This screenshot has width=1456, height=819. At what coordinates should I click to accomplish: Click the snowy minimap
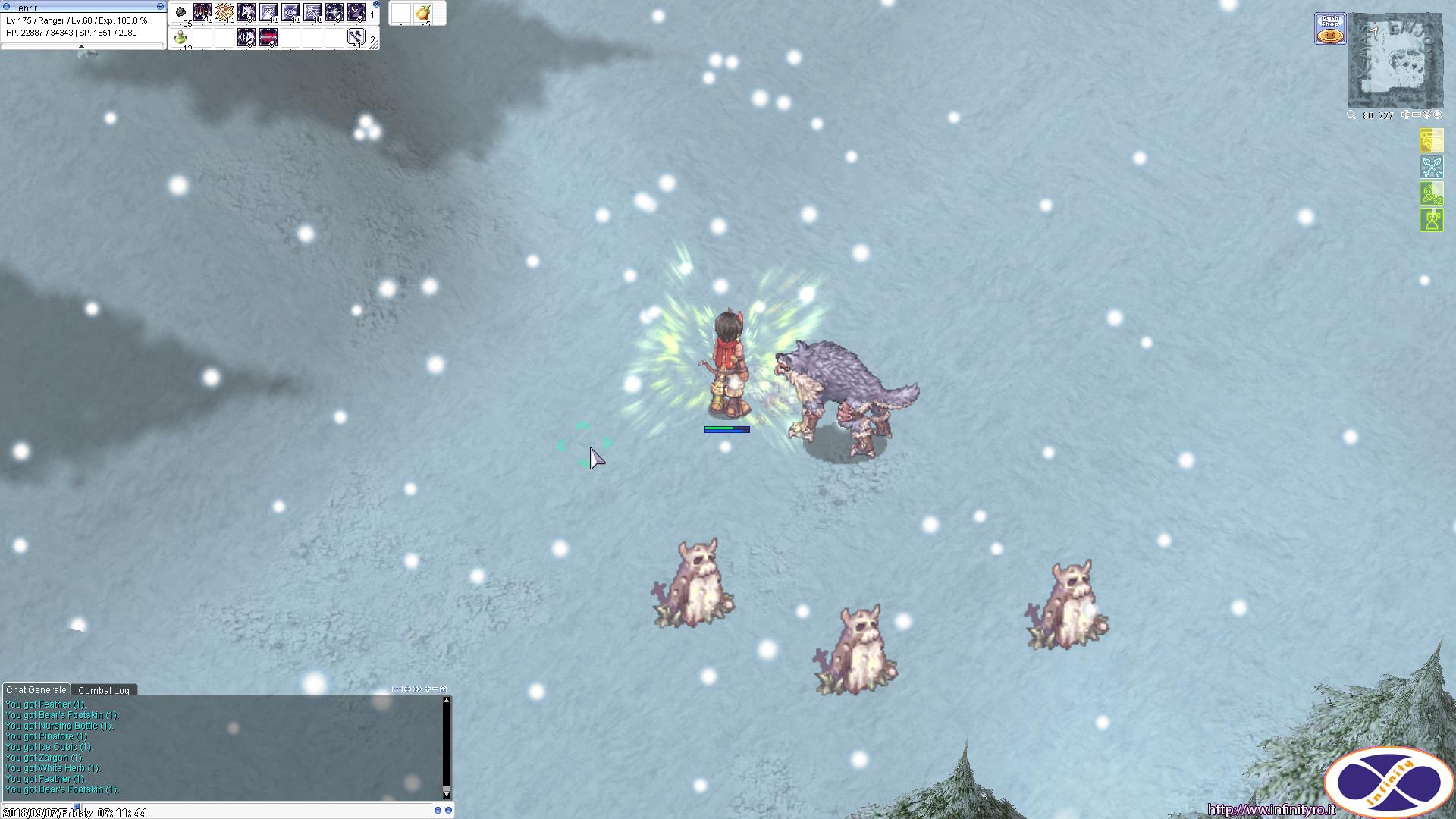tap(1395, 62)
